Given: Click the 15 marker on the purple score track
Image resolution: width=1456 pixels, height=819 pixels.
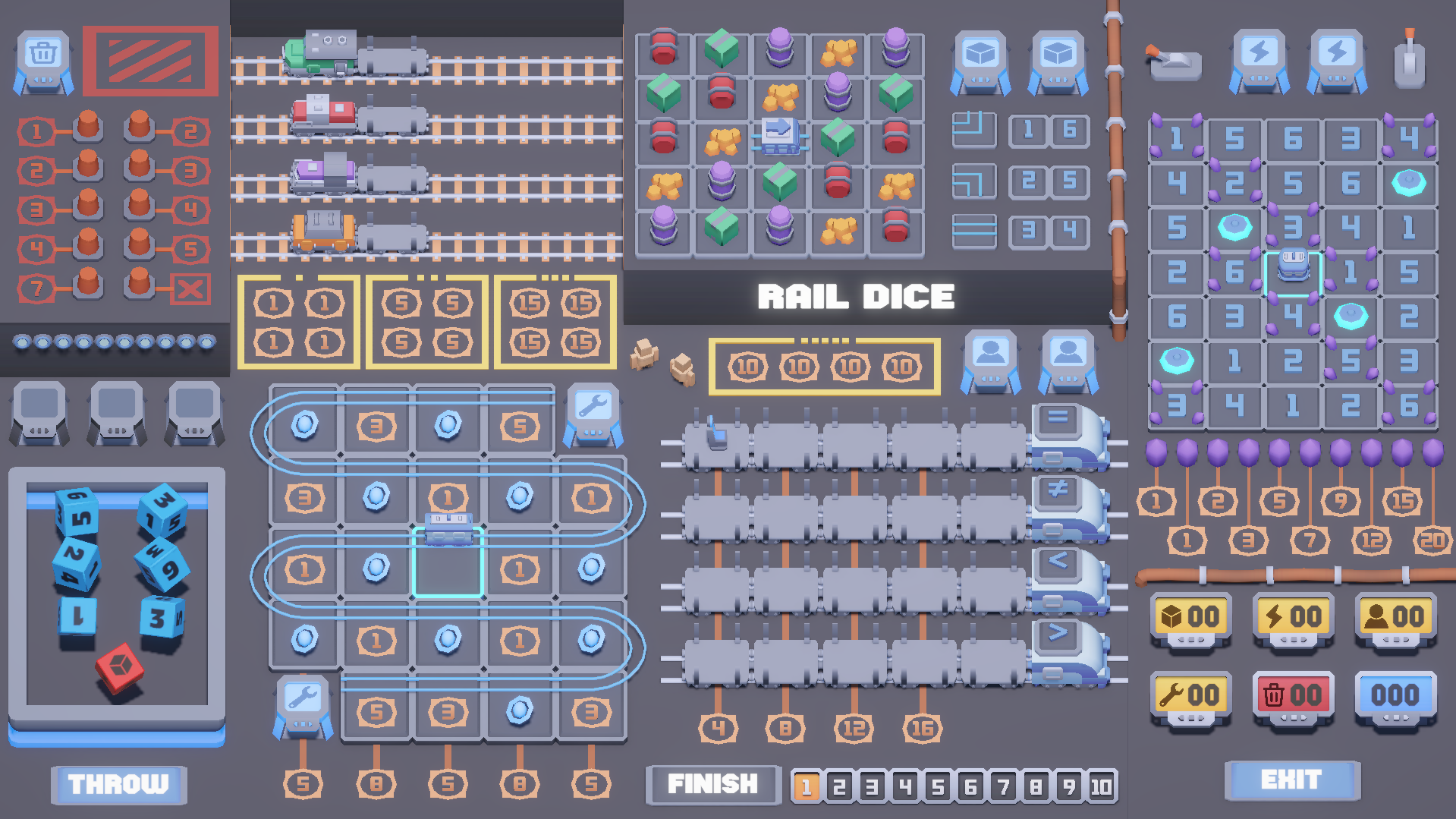Looking at the screenshot, I should pyautogui.click(x=1402, y=500).
